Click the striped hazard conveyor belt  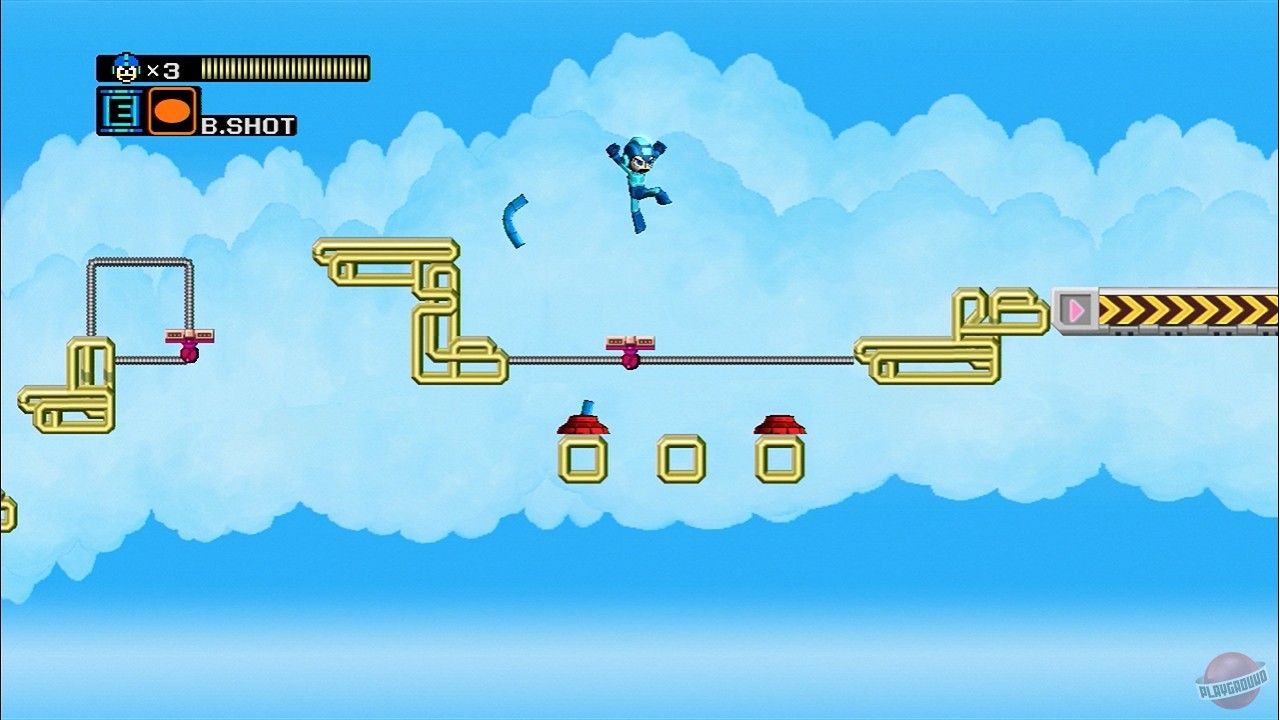1180,310
